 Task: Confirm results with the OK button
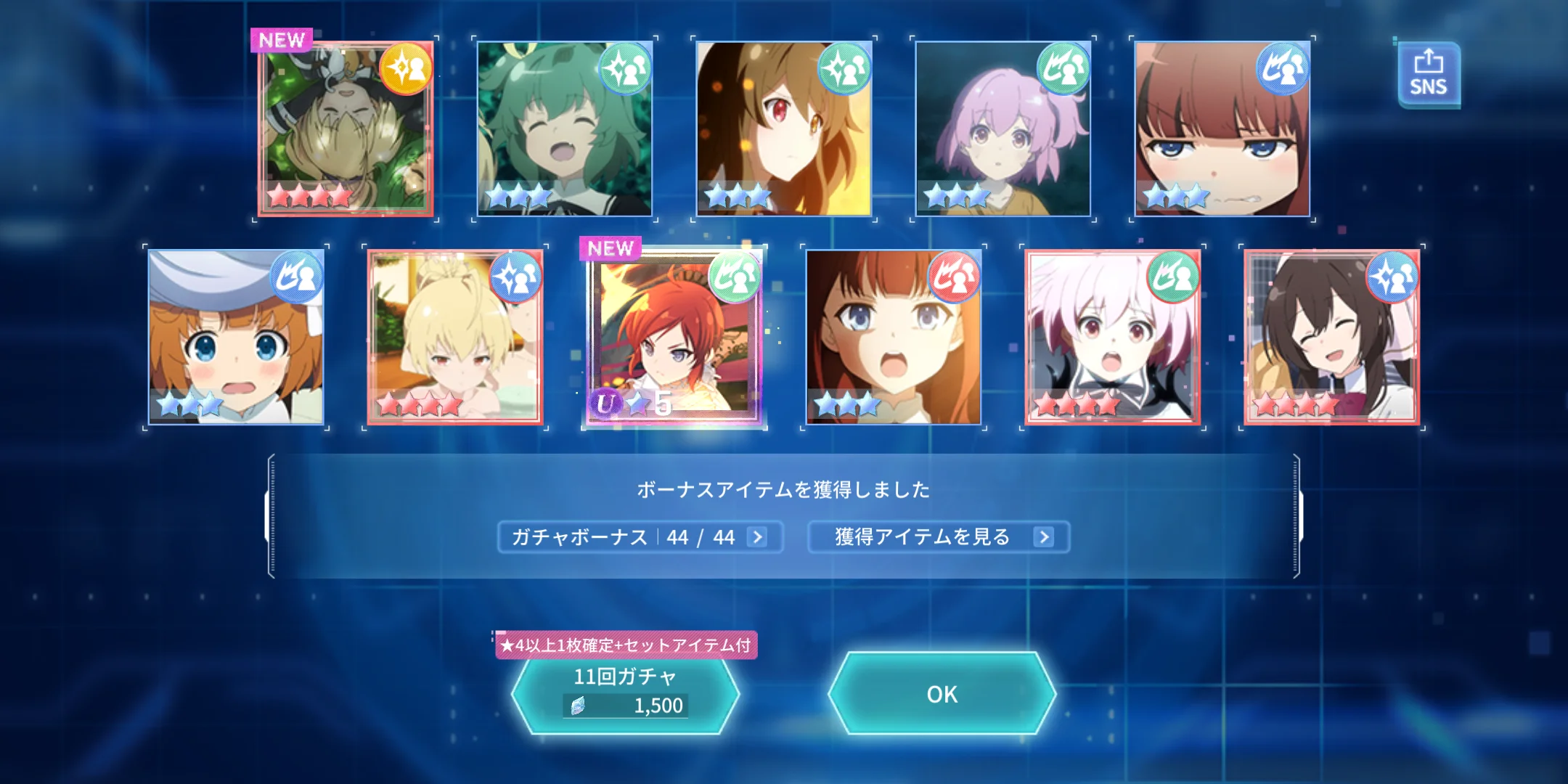[942, 694]
